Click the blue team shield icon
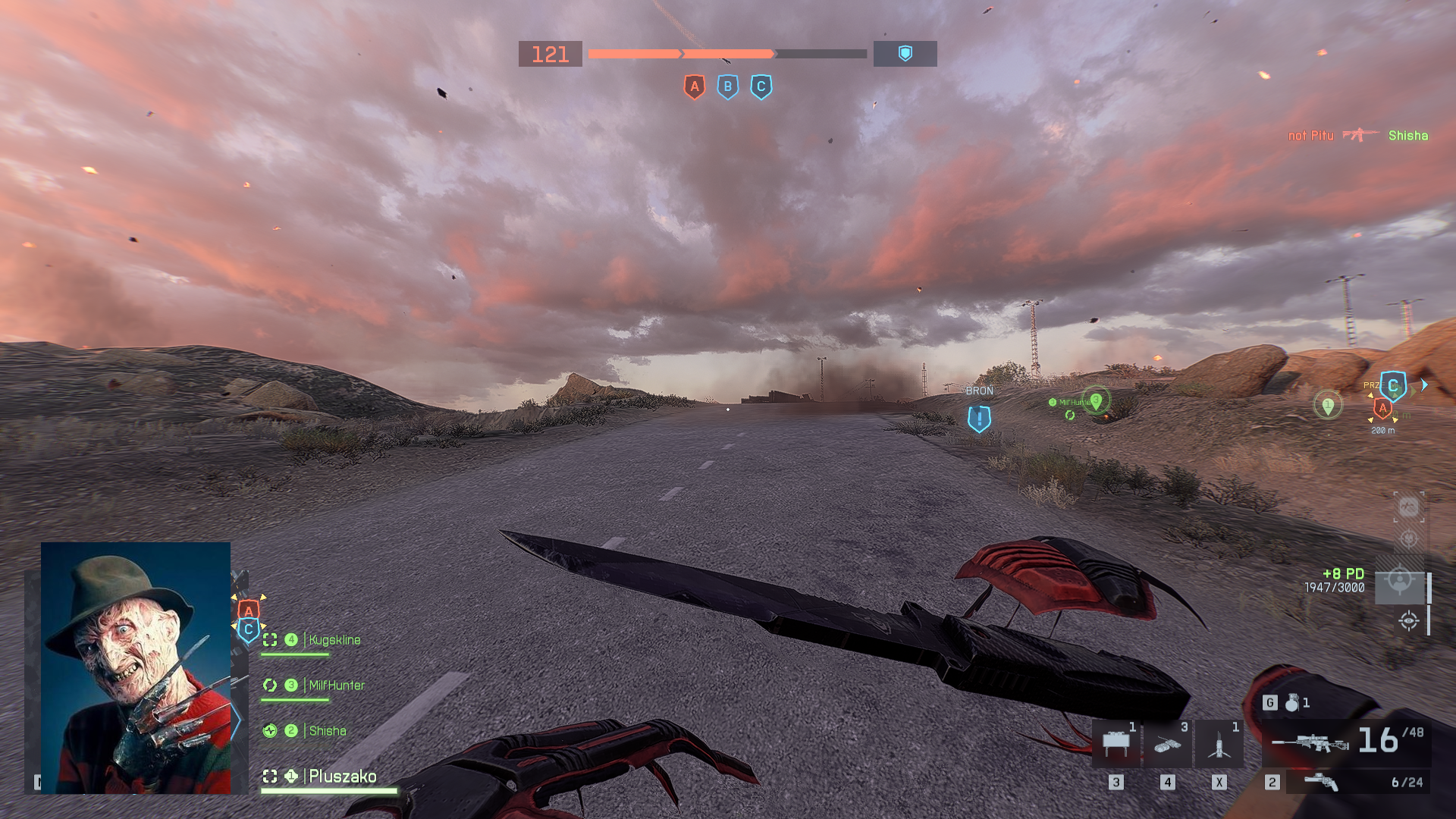Viewport: 1456px width, 819px height. coord(905,54)
